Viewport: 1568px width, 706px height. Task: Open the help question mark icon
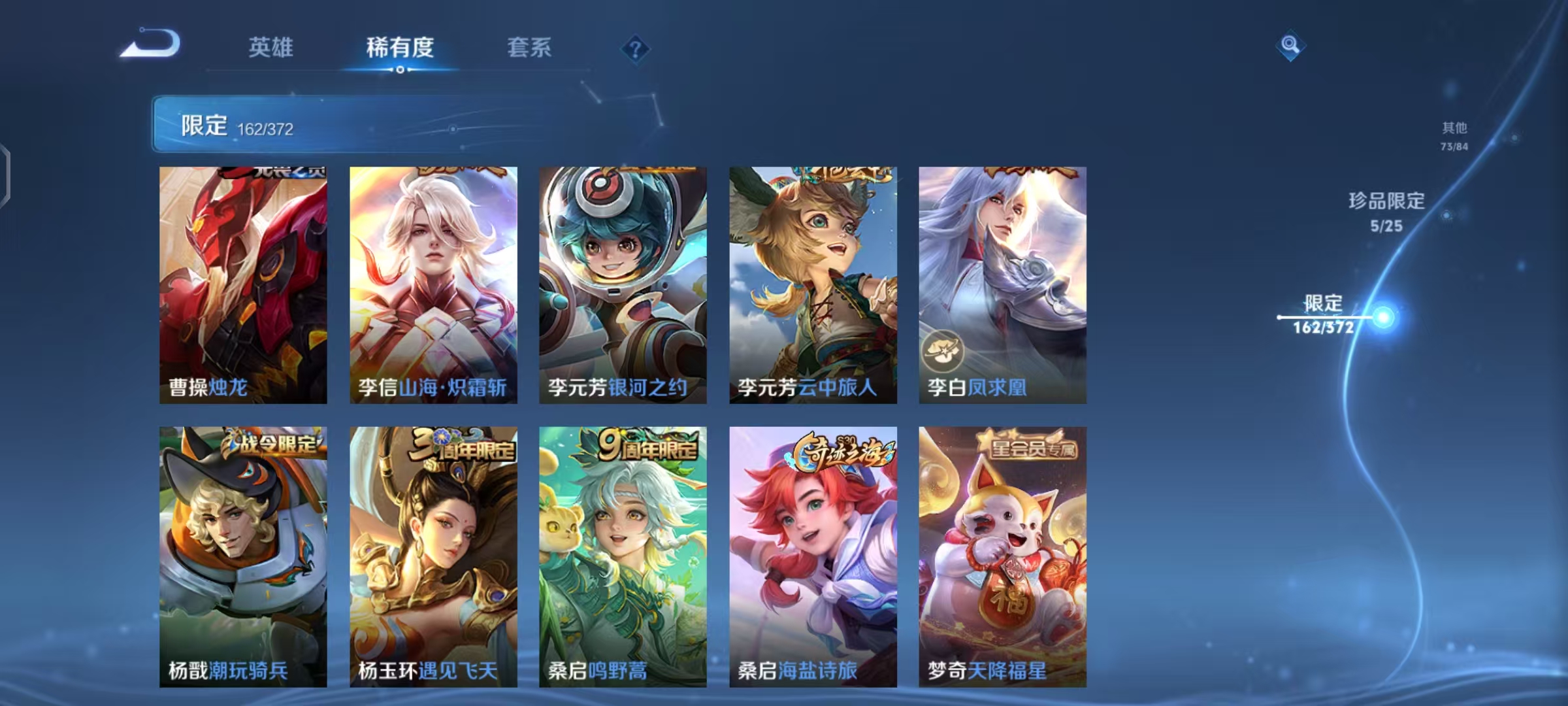click(636, 48)
